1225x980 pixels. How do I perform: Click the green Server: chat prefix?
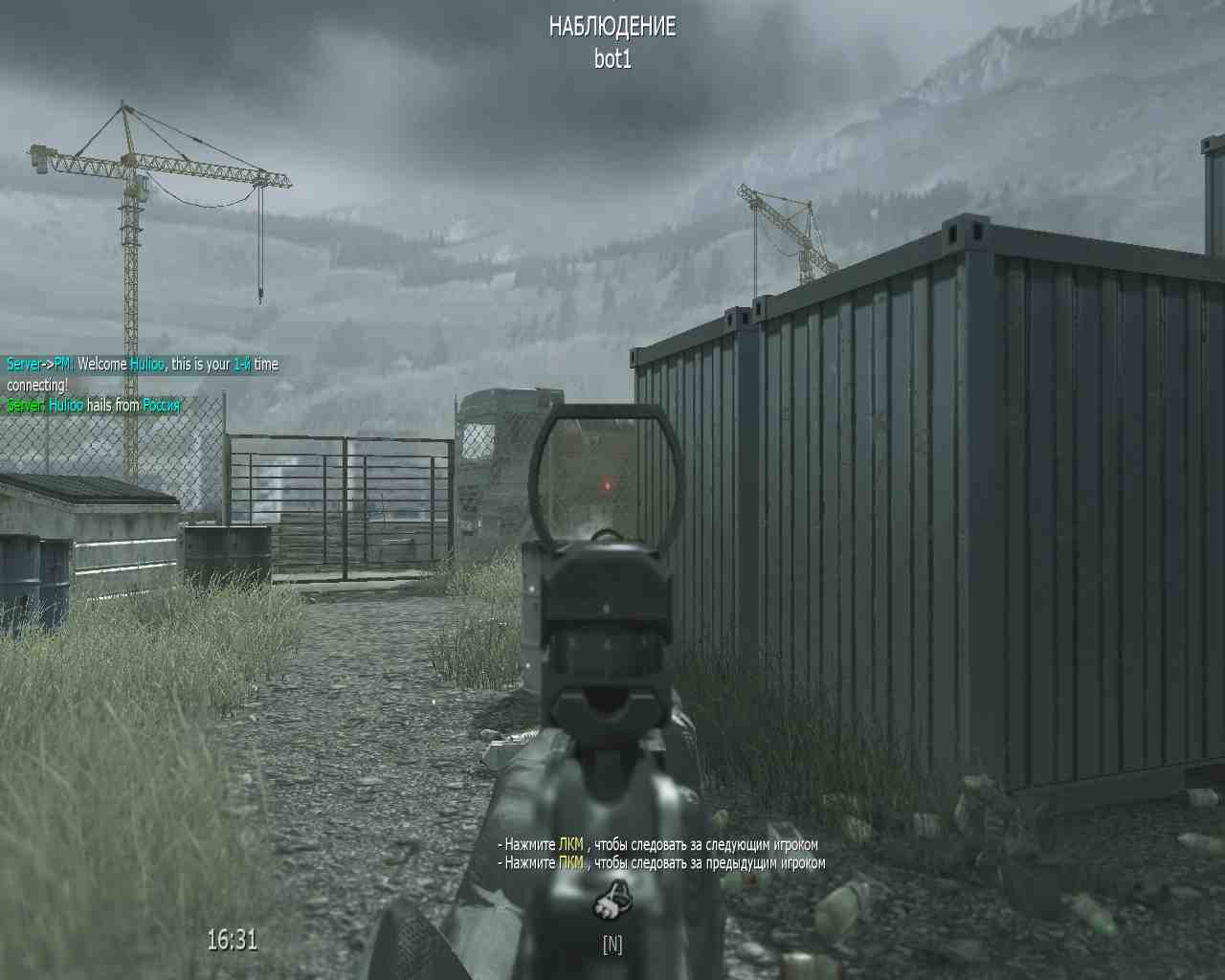point(24,404)
